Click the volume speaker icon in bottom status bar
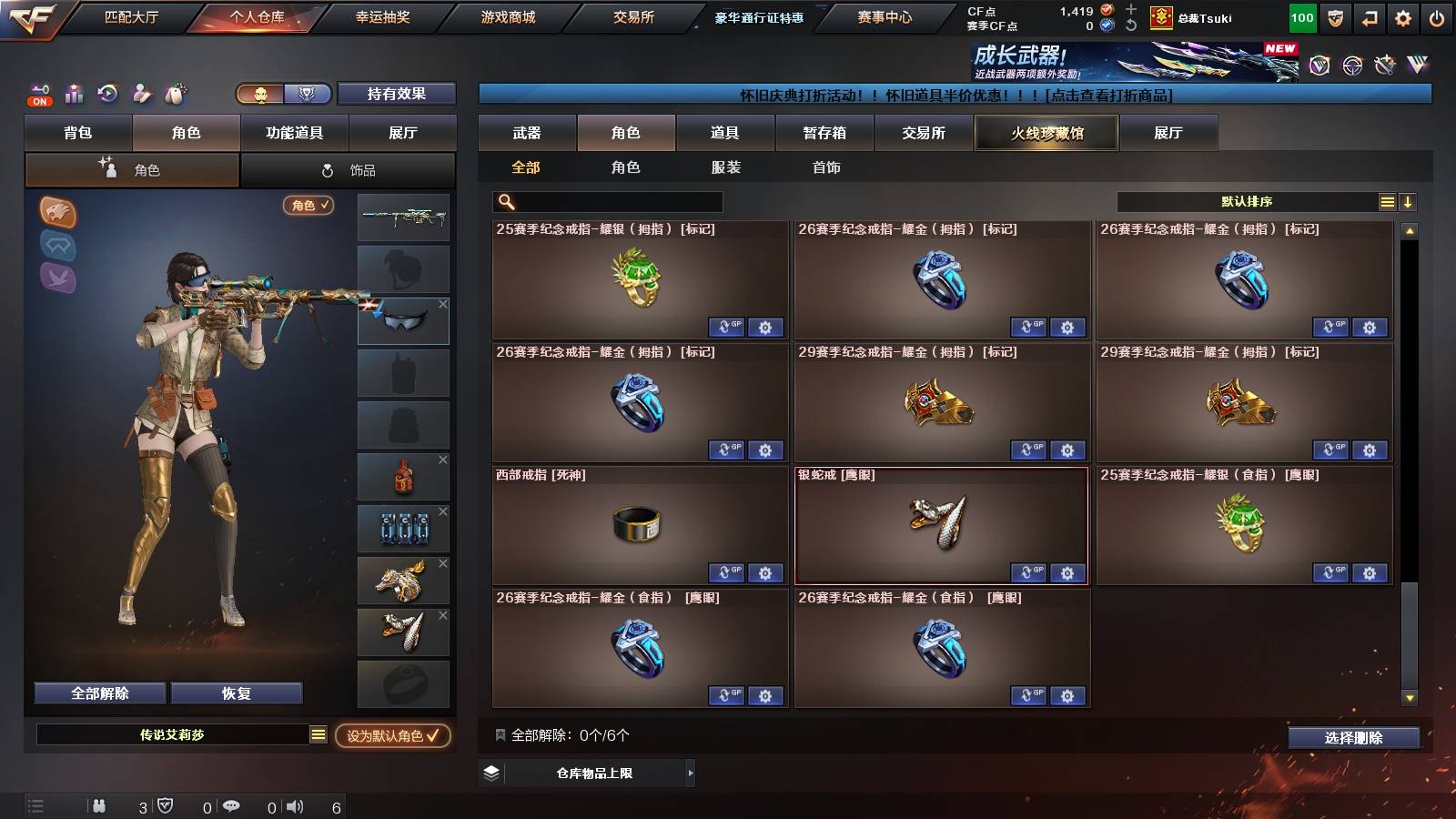The width and height of the screenshot is (1456, 819). tap(296, 806)
